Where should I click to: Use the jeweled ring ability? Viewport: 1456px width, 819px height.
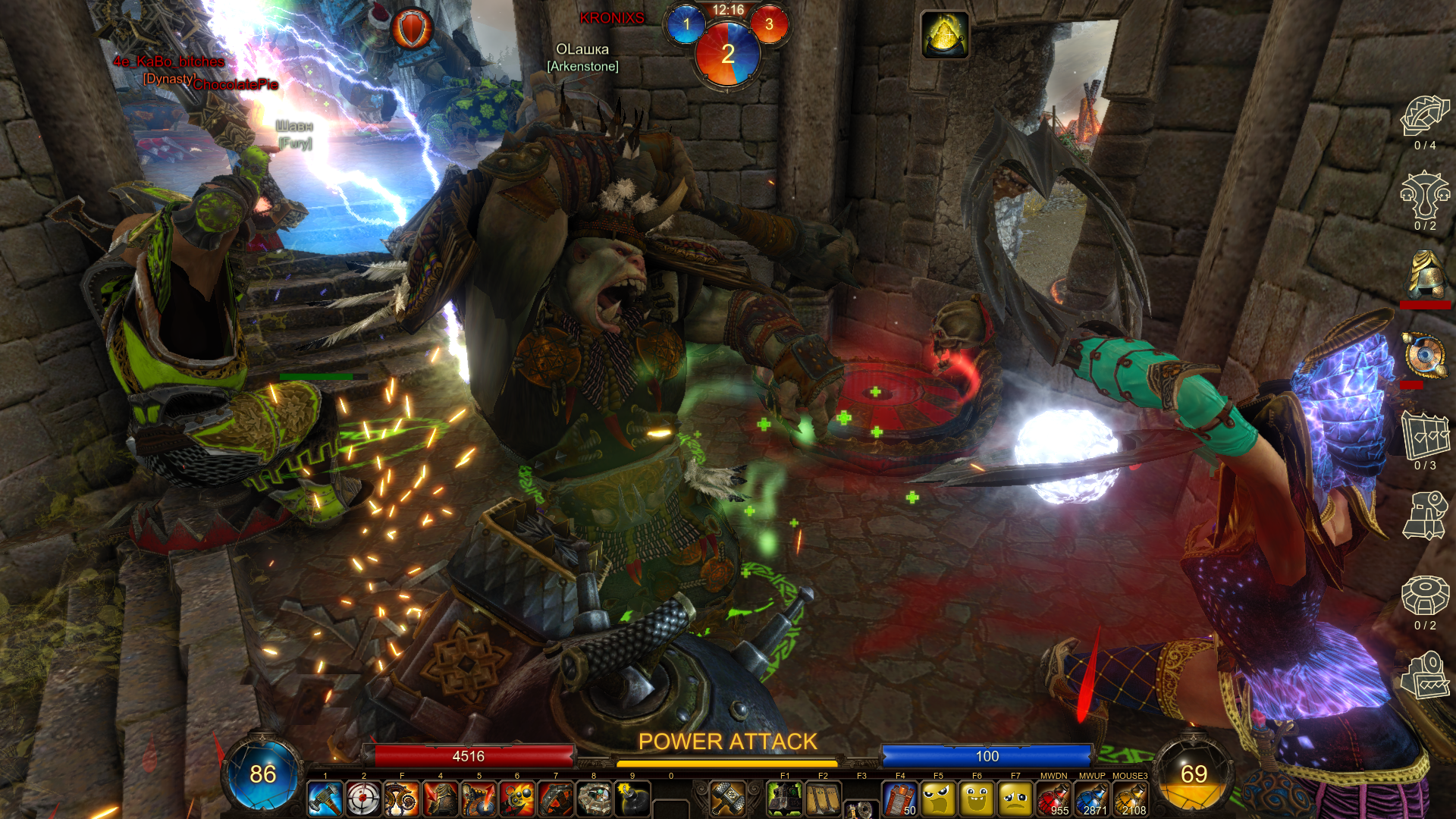tap(594, 799)
